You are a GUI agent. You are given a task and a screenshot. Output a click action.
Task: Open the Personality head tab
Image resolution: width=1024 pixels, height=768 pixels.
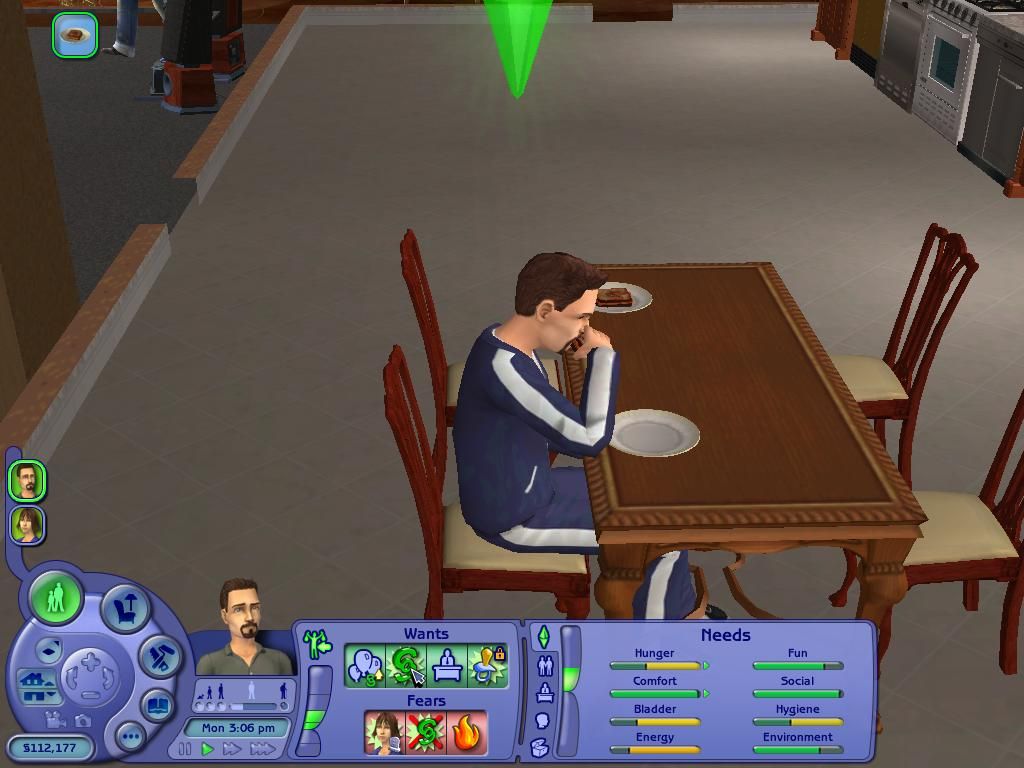[x=543, y=720]
